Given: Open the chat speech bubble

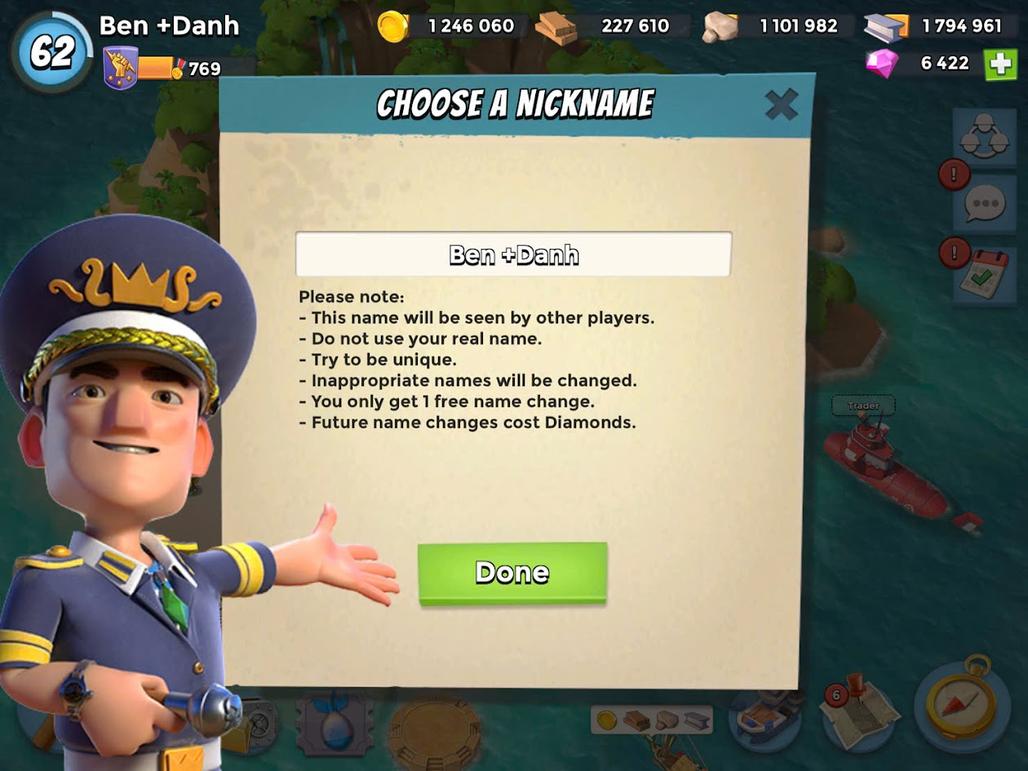Looking at the screenshot, I should (984, 204).
